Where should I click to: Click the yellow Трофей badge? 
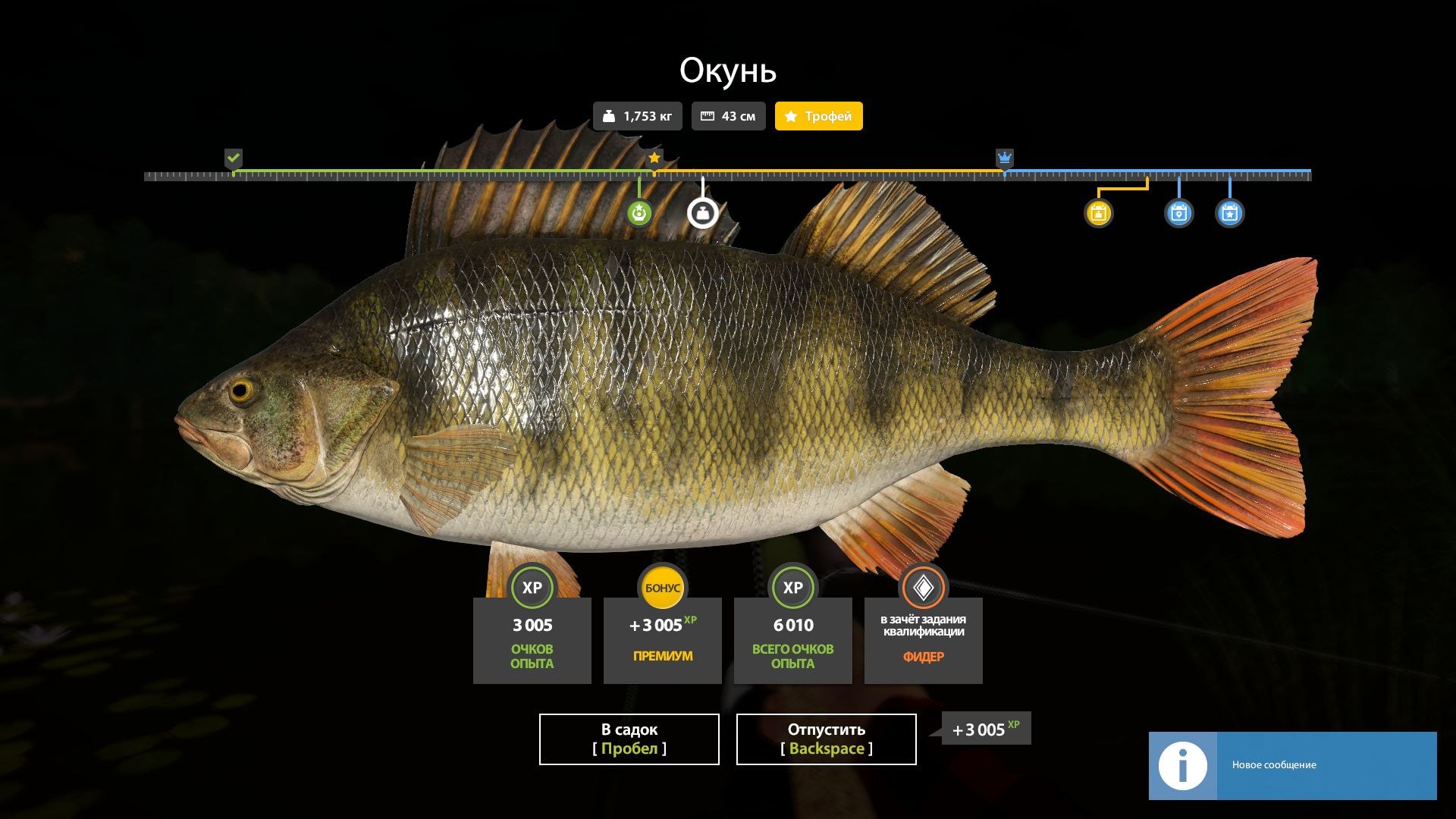click(818, 116)
